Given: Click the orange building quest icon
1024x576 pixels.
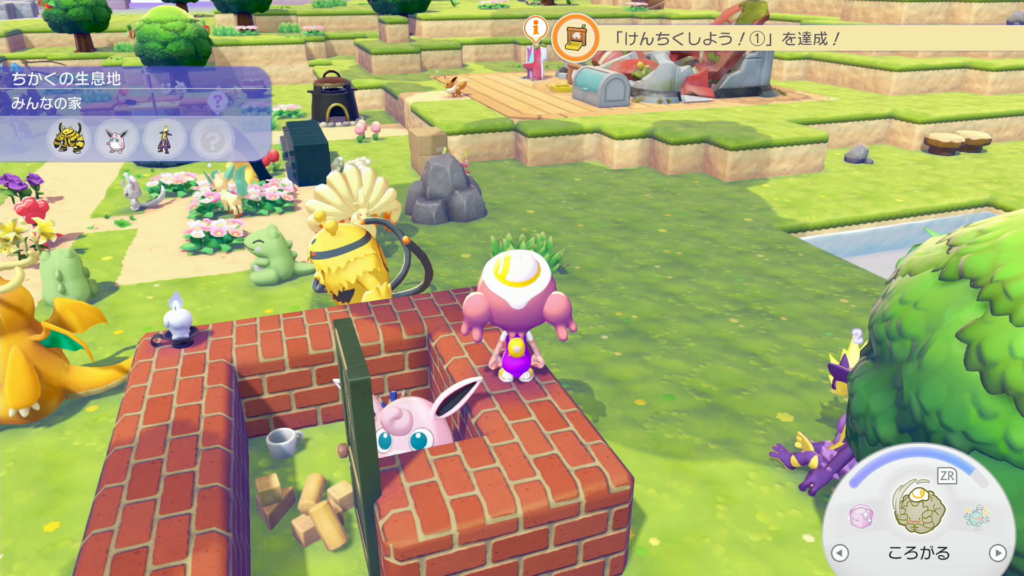Looking at the screenshot, I should [576, 38].
